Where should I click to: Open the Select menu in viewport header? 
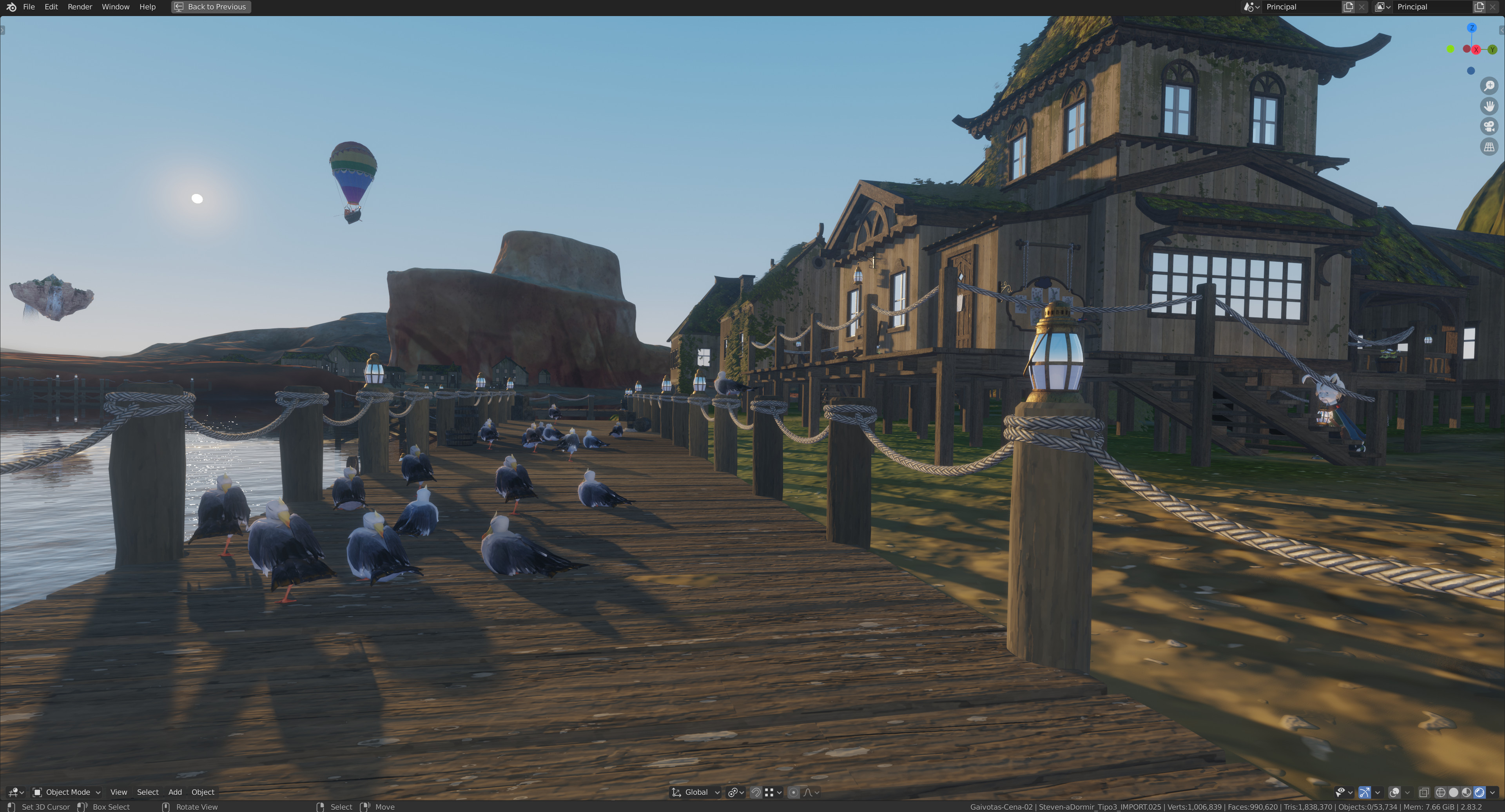(x=148, y=792)
